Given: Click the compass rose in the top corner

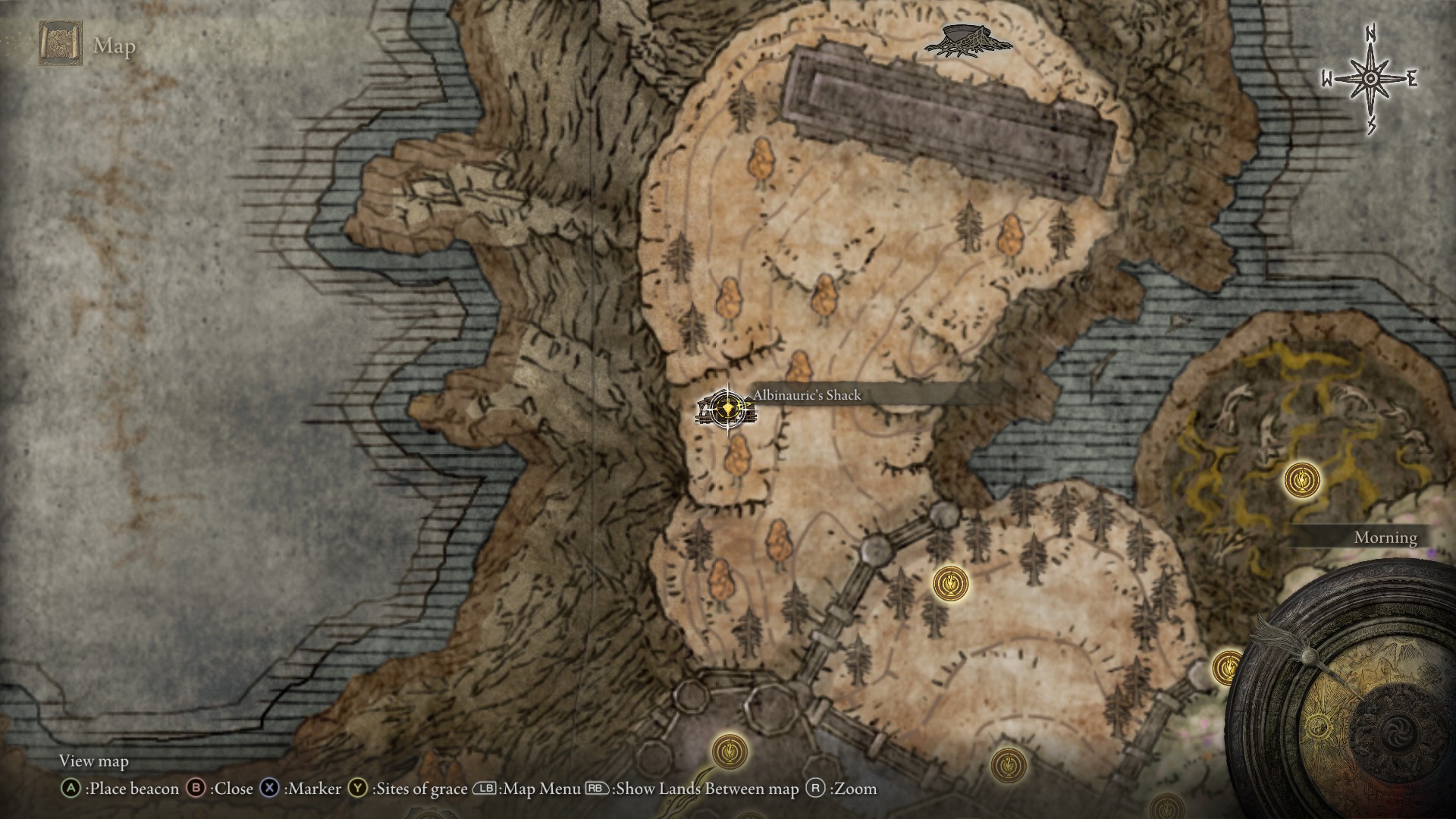Looking at the screenshot, I should point(1370,78).
